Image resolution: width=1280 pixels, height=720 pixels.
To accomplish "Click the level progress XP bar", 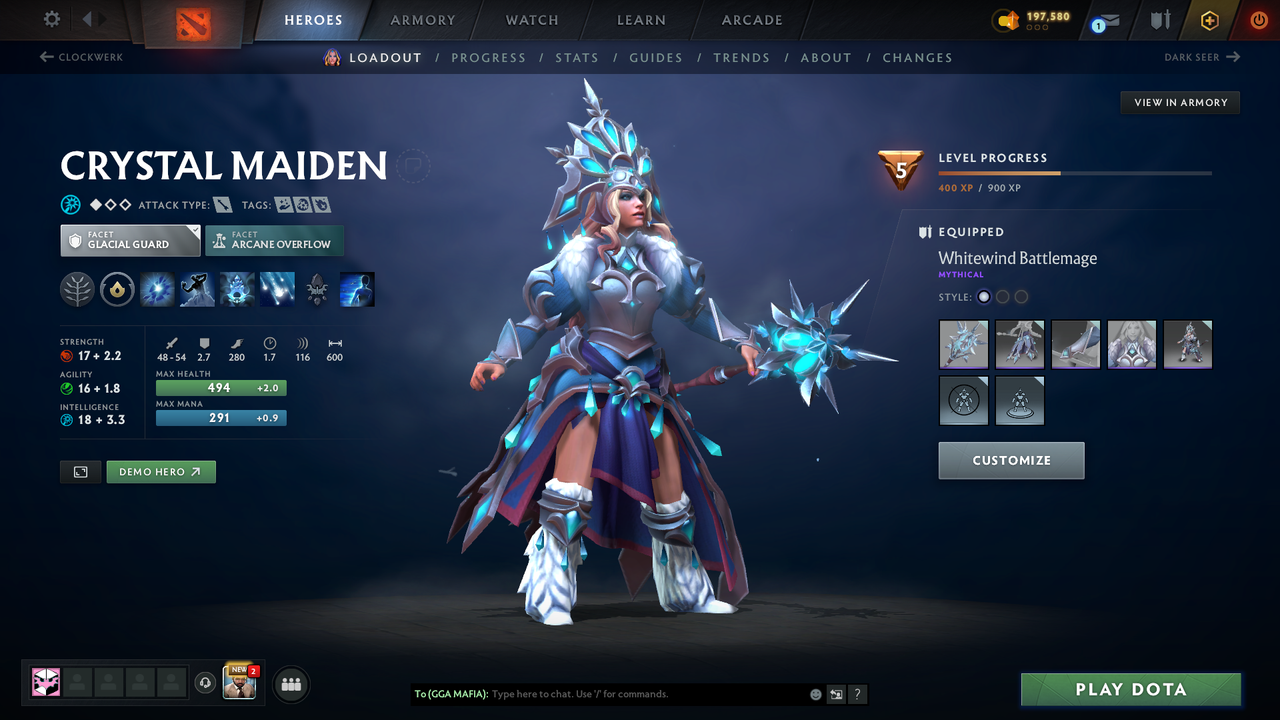I will (x=1075, y=172).
